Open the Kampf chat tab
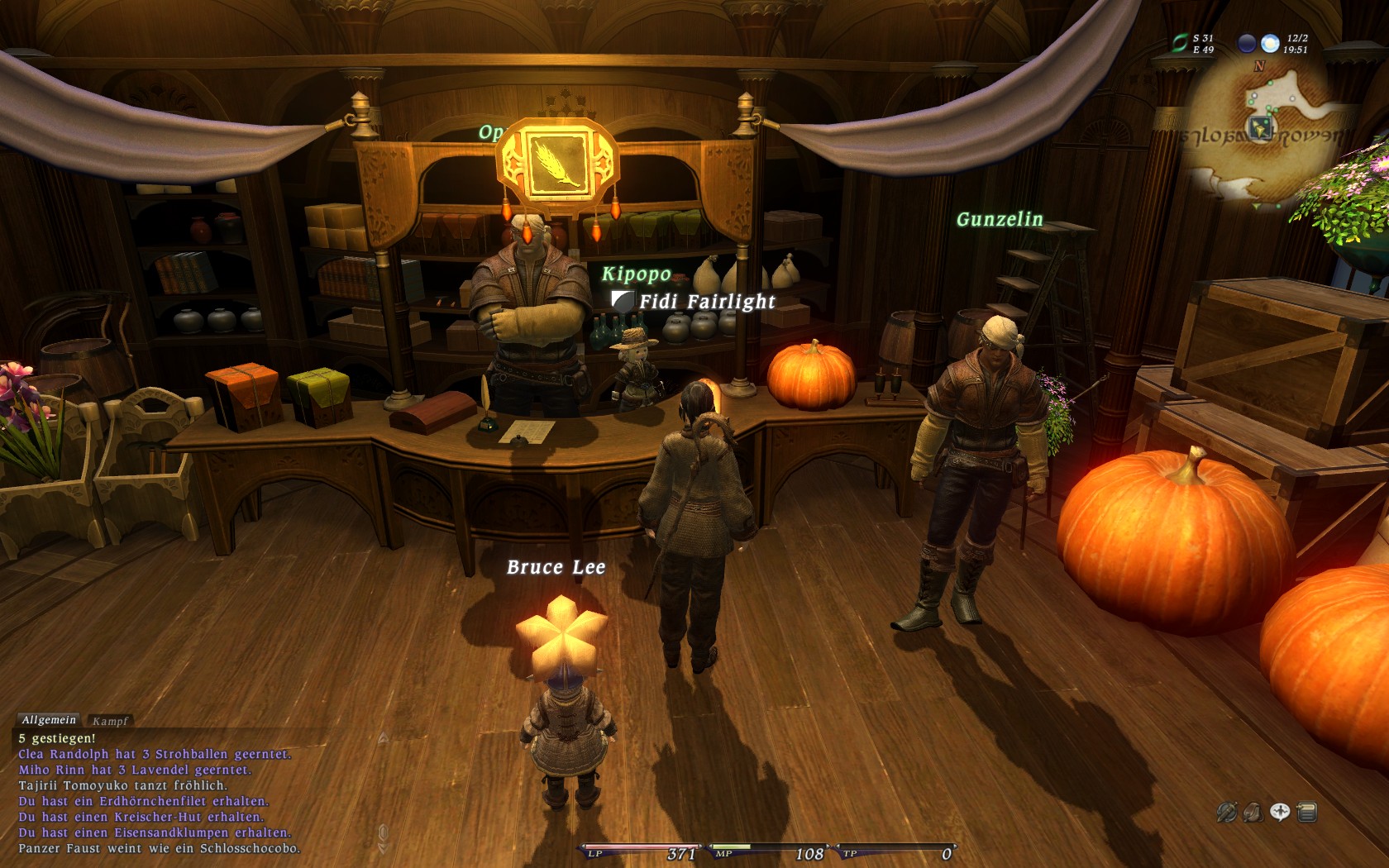Viewport: 1389px width, 868px height. pyautogui.click(x=110, y=721)
